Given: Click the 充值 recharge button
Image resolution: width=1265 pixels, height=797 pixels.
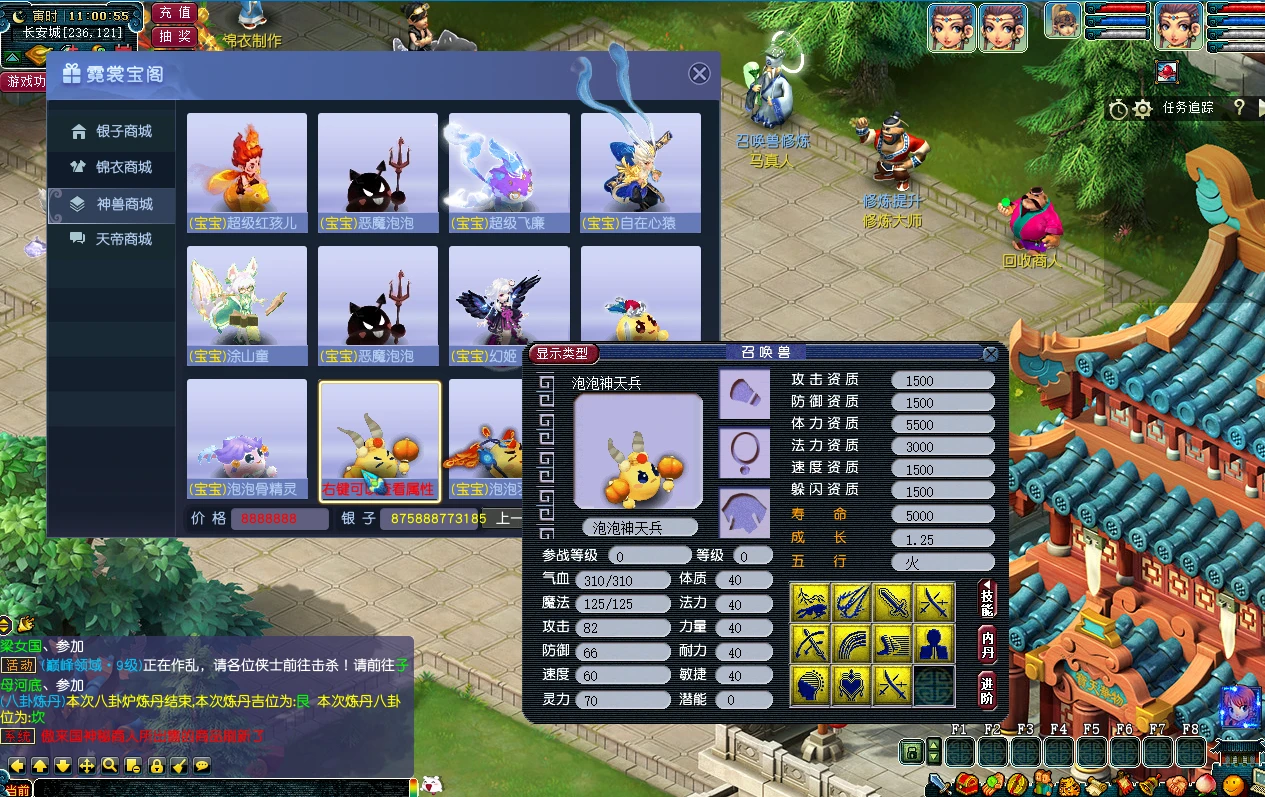Looking at the screenshot, I should (x=175, y=13).
